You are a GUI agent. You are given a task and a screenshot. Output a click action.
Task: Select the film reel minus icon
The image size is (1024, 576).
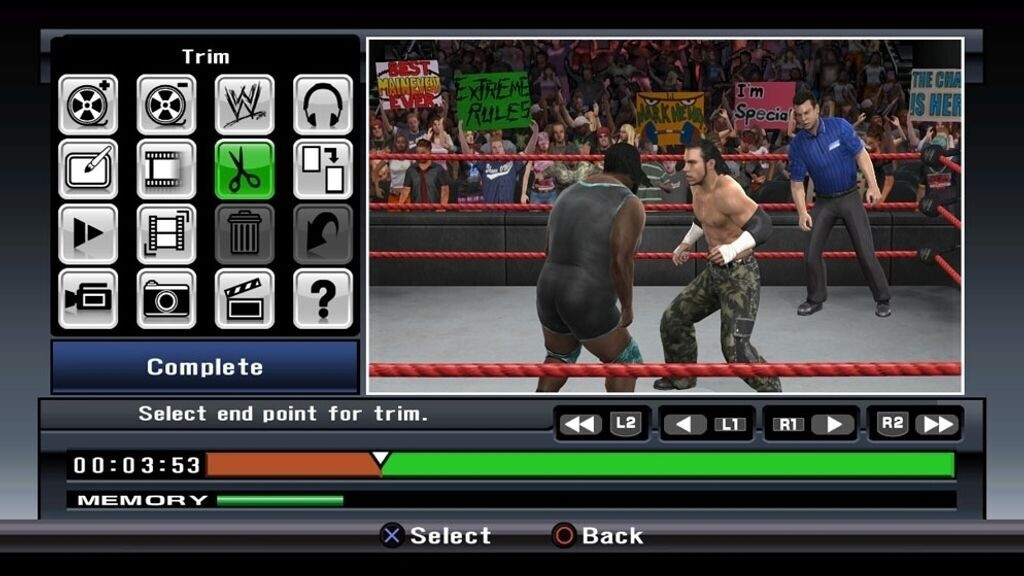166,104
